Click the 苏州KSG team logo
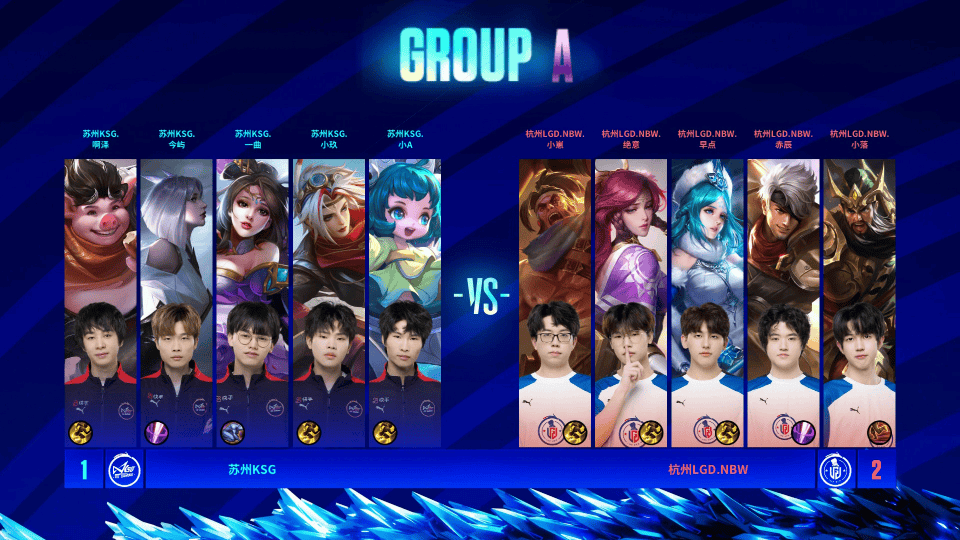960x540 pixels. point(124,469)
